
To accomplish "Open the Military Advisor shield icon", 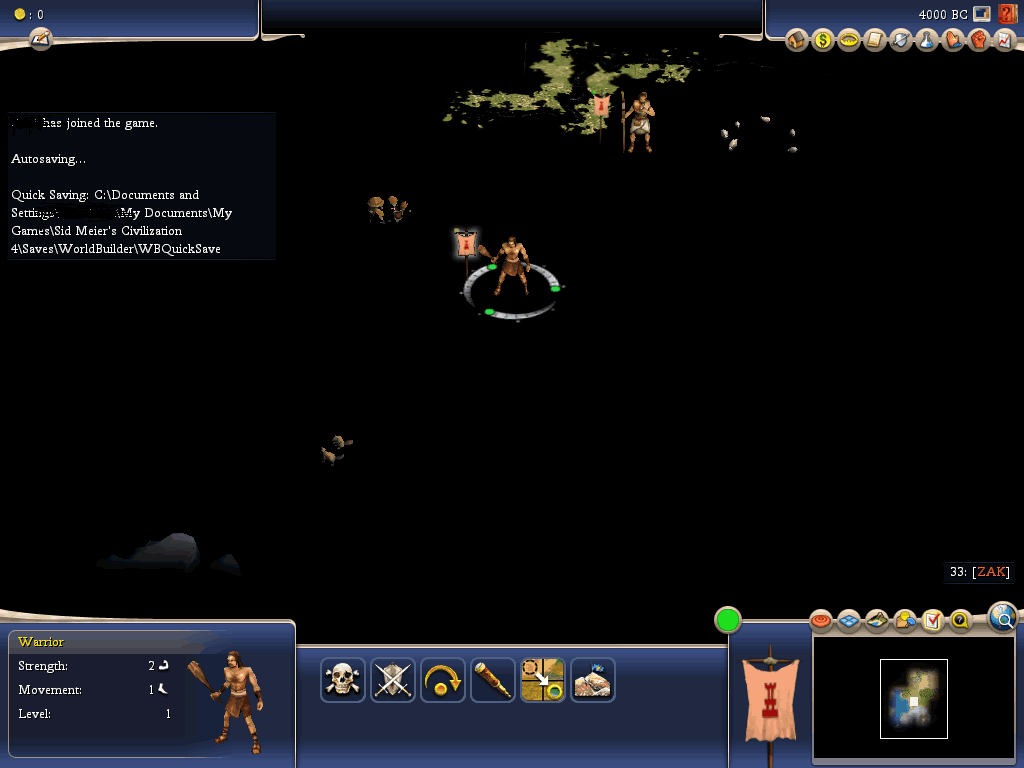I will (901, 41).
